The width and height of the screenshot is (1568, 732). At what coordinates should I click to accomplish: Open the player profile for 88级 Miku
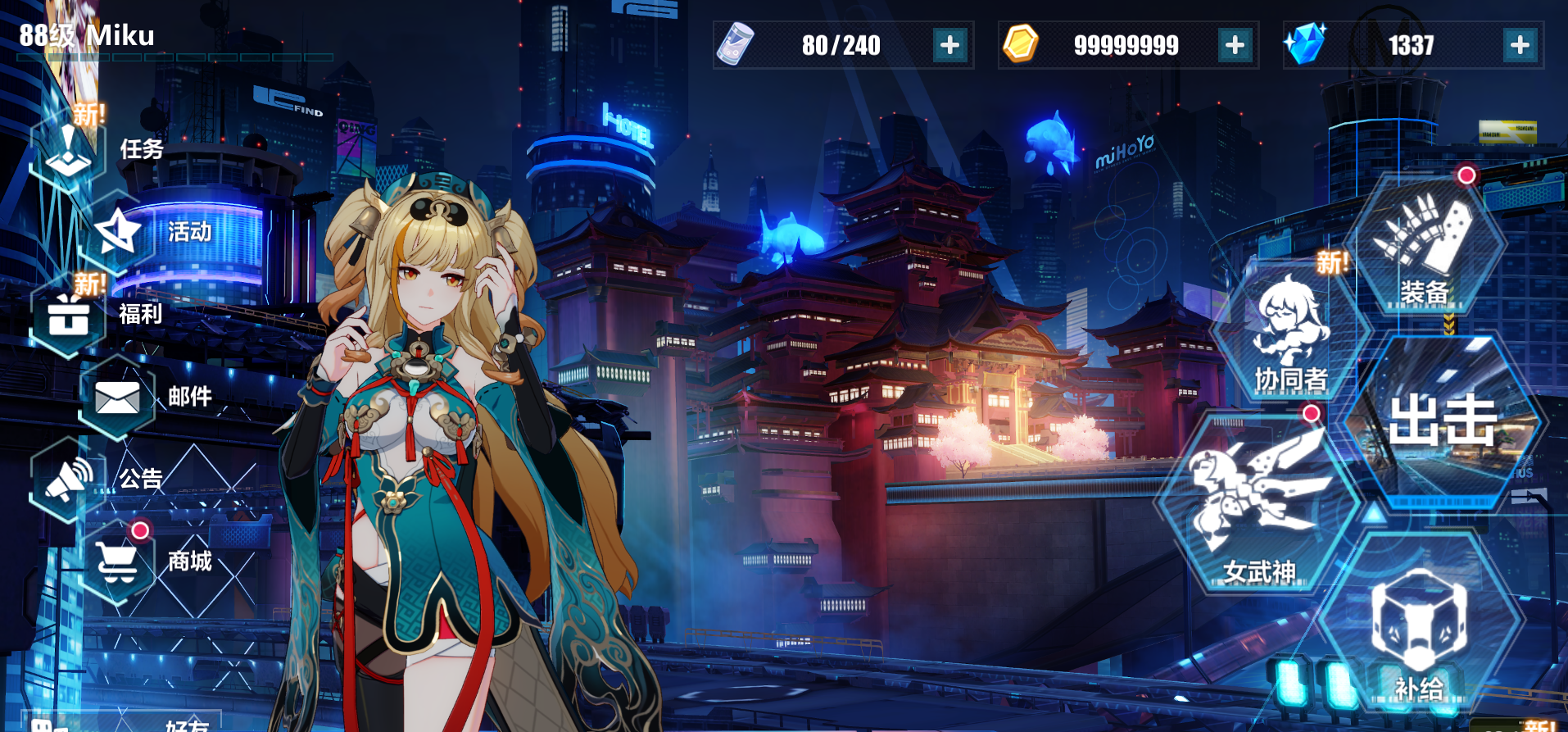point(87,36)
